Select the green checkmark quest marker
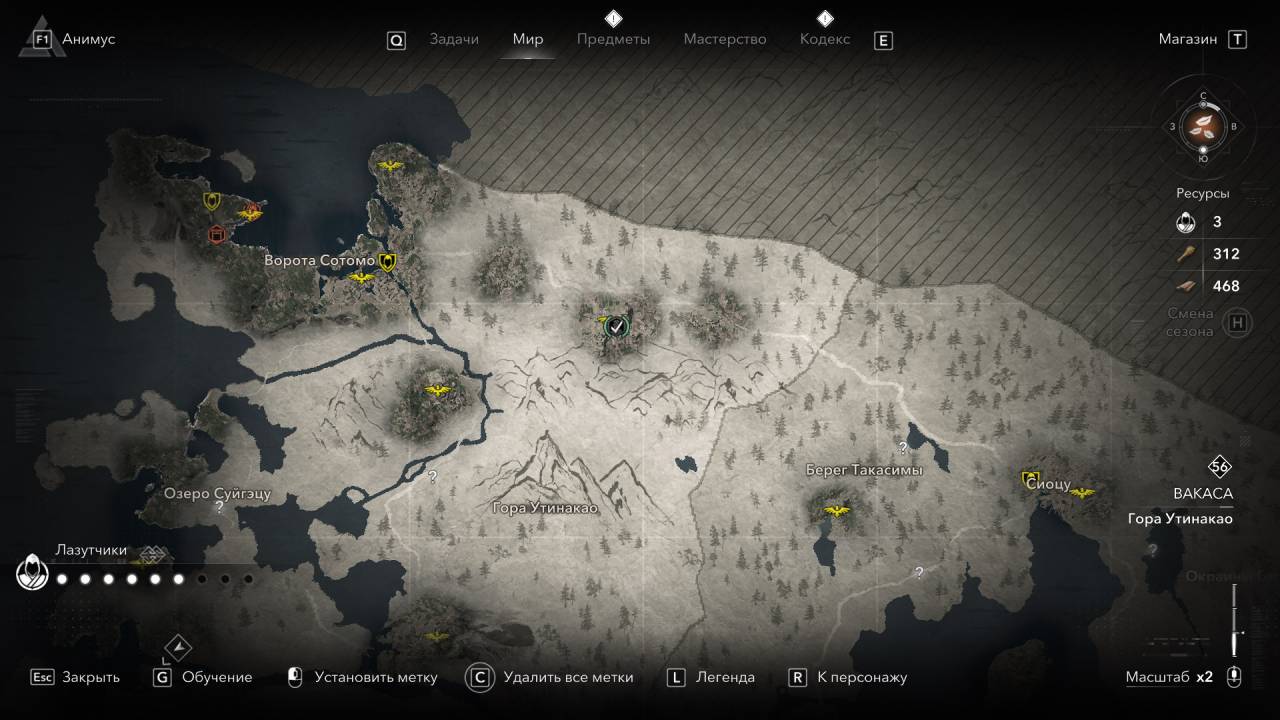This screenshot has width=1280, height=720. coord(617,325)
